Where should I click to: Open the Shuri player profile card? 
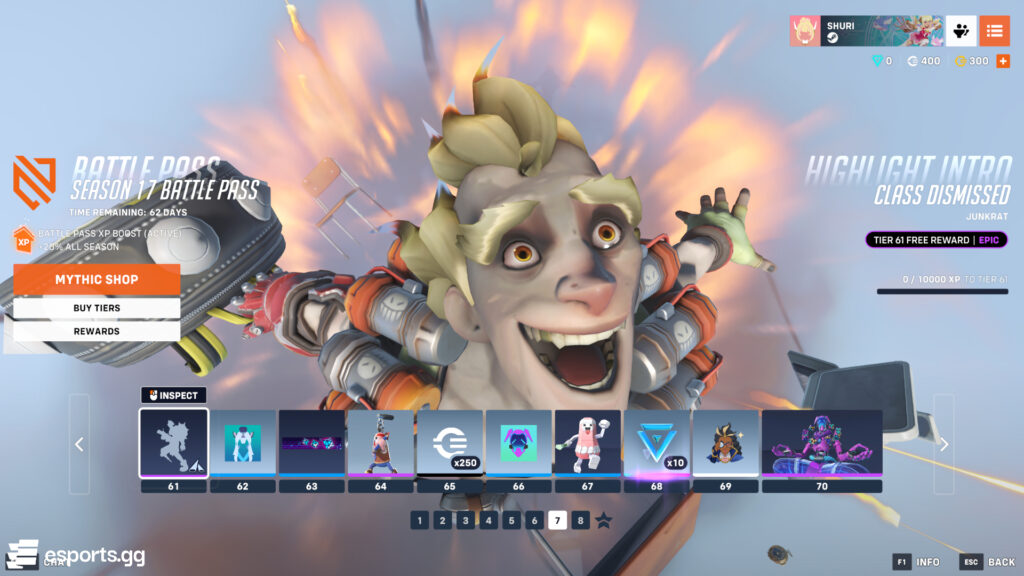(863, 30)
